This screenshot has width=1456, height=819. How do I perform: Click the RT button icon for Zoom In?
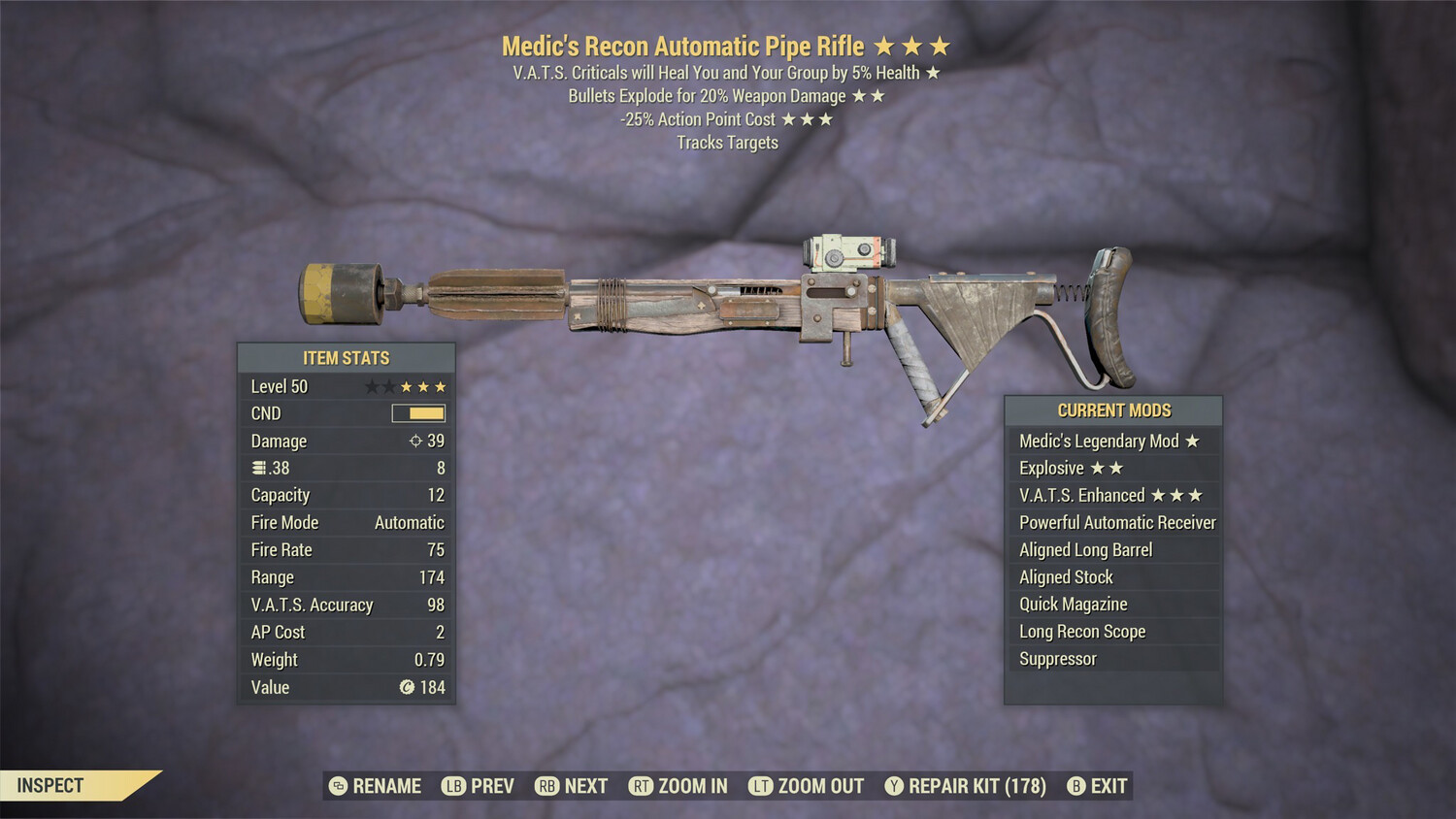click(642, 786)
